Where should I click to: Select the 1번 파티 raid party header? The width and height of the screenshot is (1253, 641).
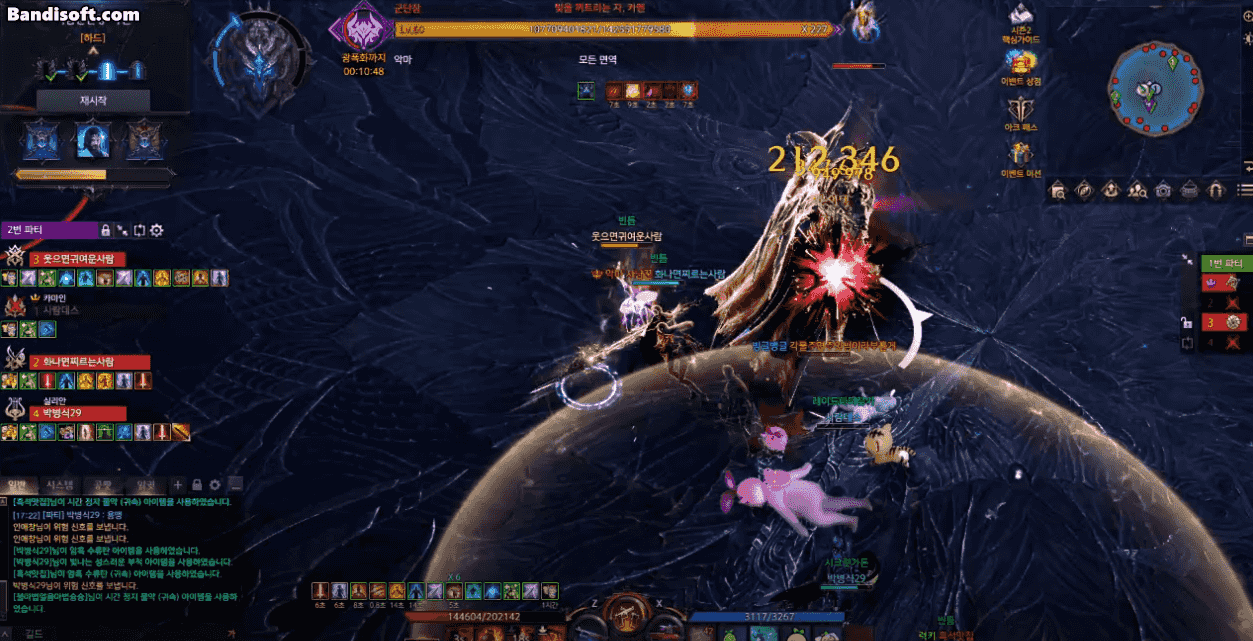tap(1225, 263)
